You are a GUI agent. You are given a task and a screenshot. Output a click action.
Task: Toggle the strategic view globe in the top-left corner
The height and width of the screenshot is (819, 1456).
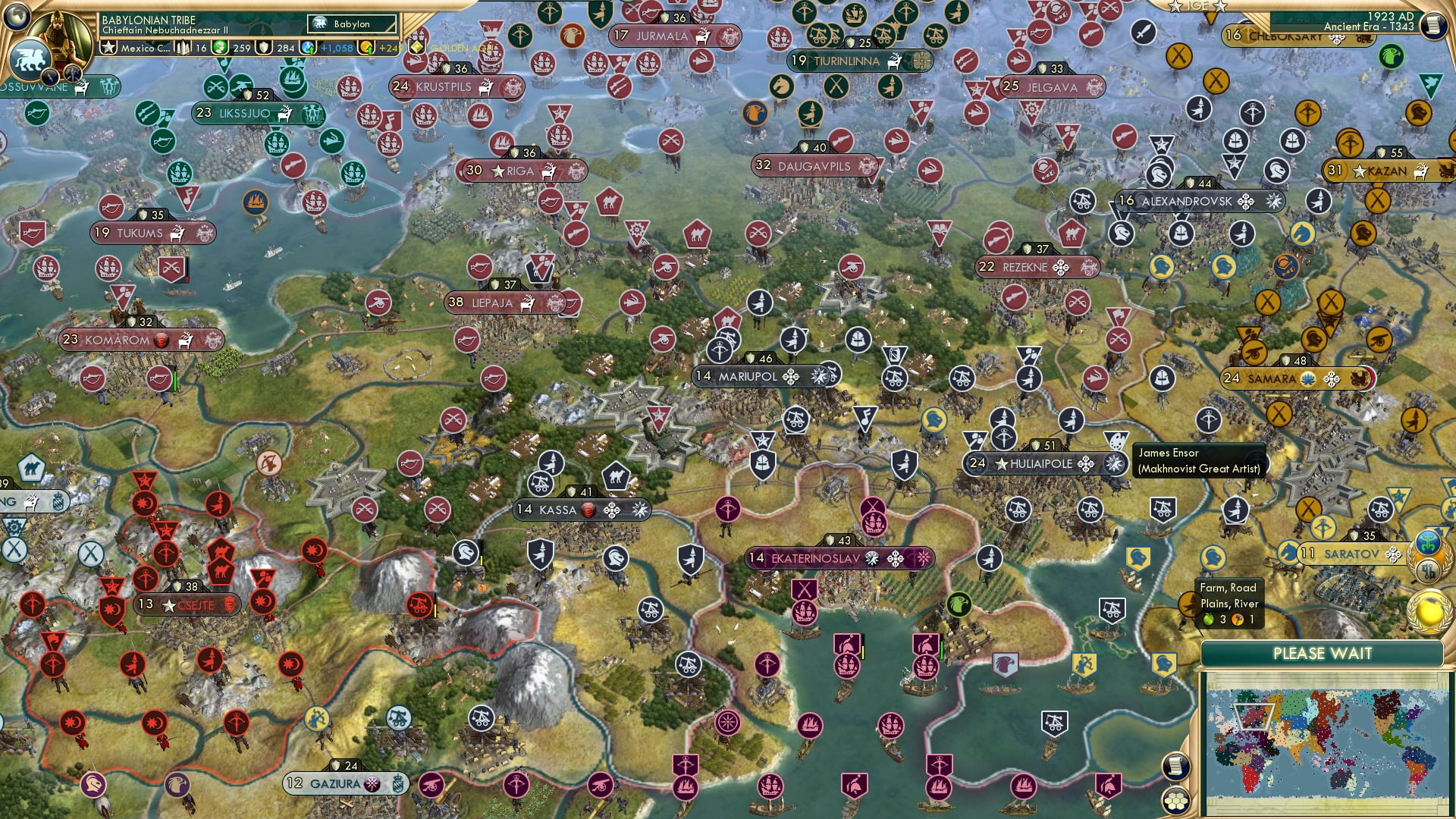coord(15,15)
